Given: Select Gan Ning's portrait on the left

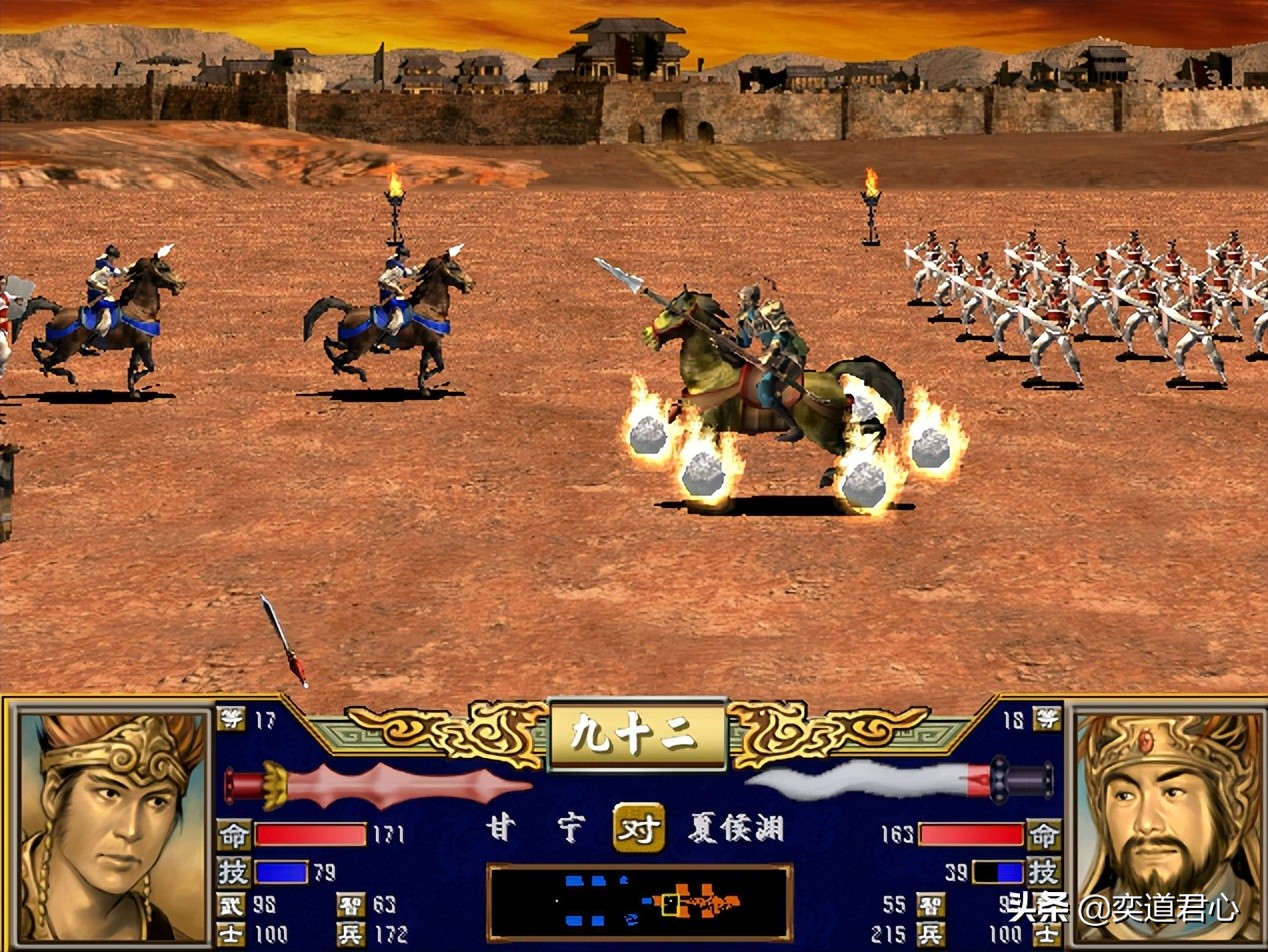Looking at the screenshot, I should pyautogui.click(x=112, y=825).
